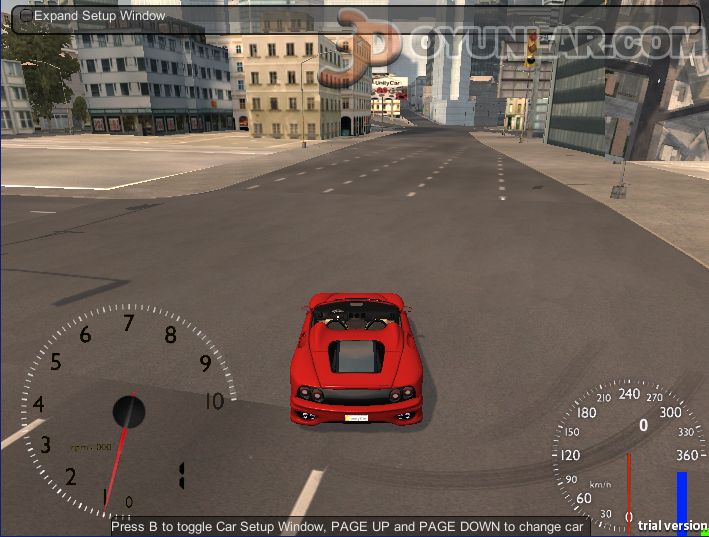Expand the Setup Window toggle

pyautogui.click(x=26, y=17)
